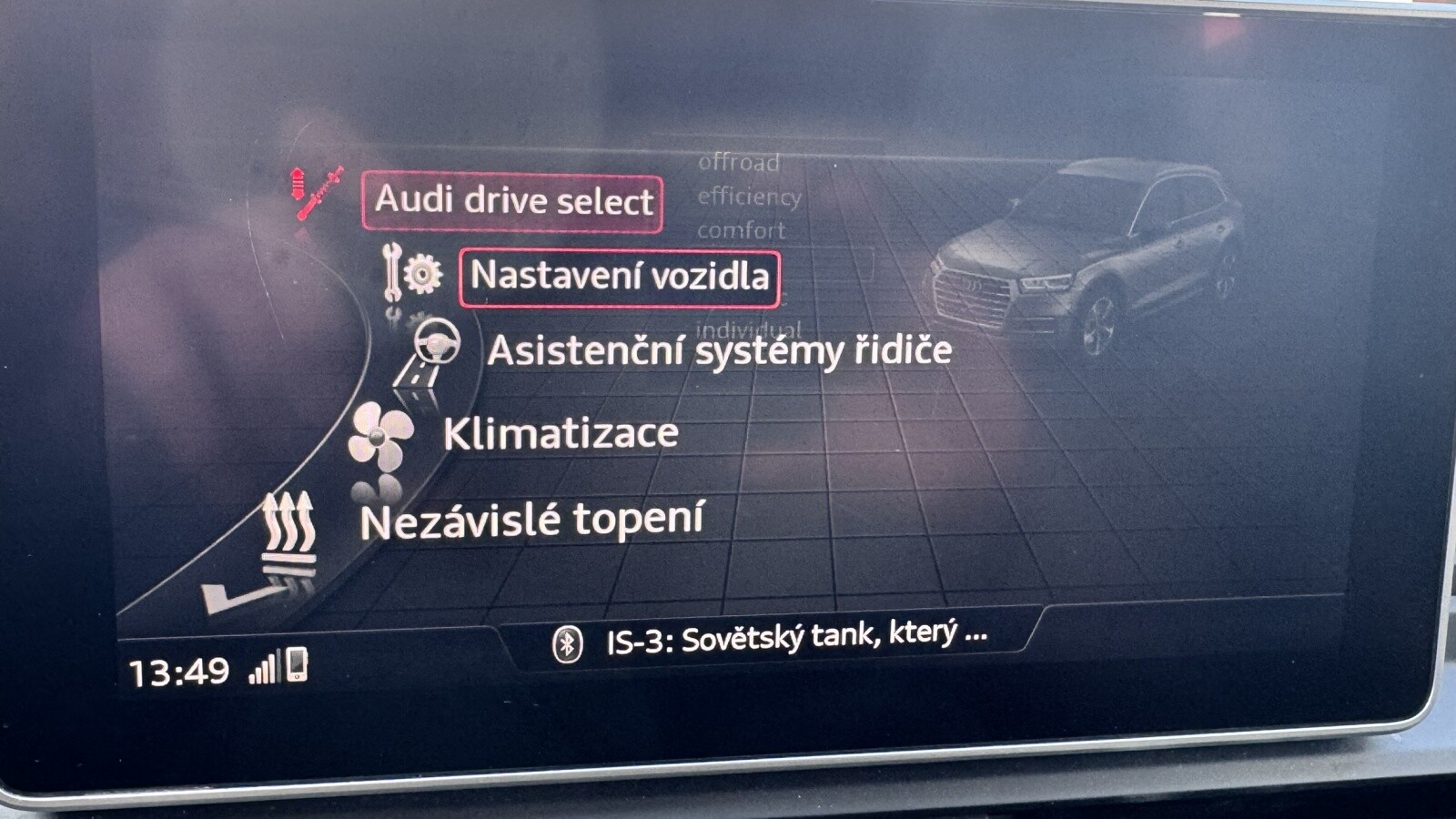The height and width of the screenshot is (819, 1456).
Task: Choose the Klimatizace menu item
Action: [561, 434]
